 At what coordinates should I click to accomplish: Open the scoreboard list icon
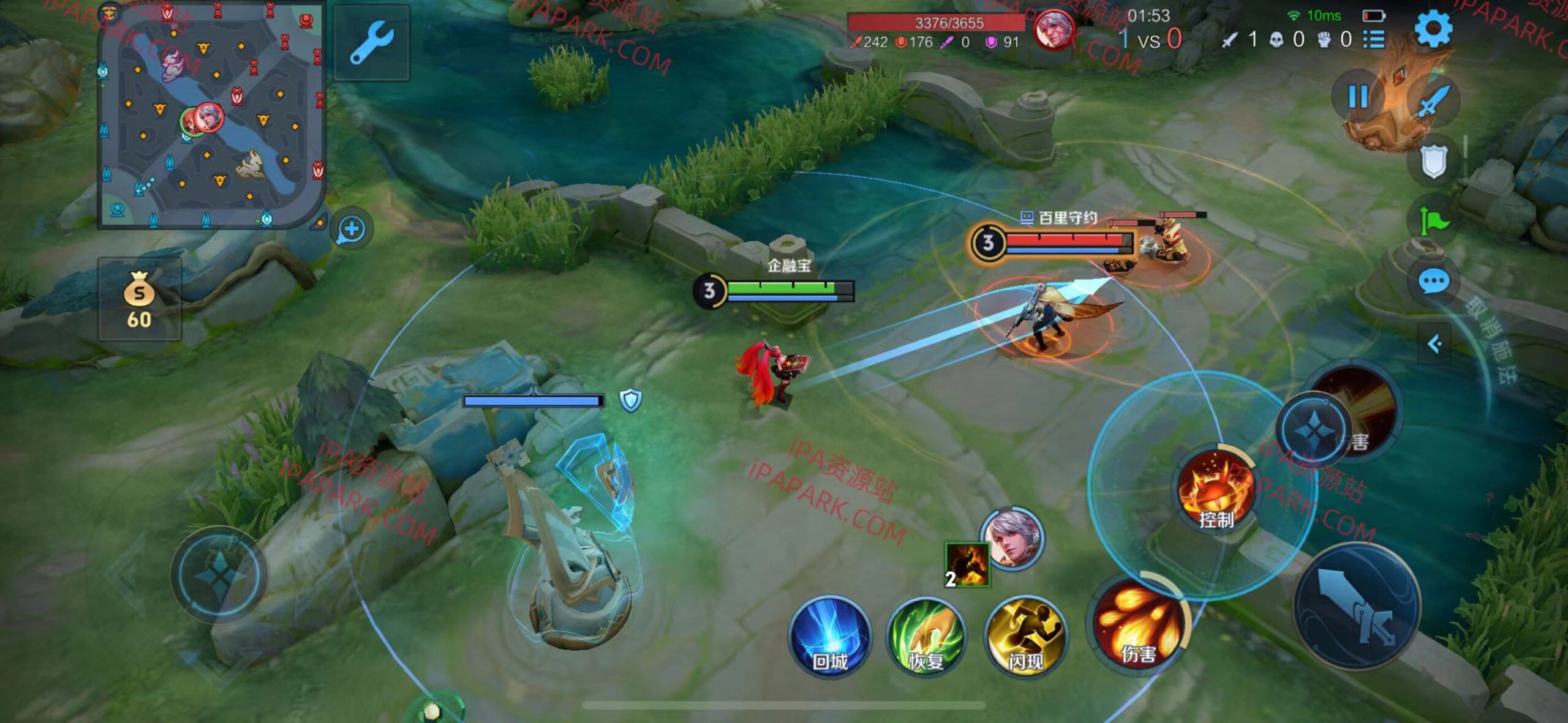coord(1374,40)
